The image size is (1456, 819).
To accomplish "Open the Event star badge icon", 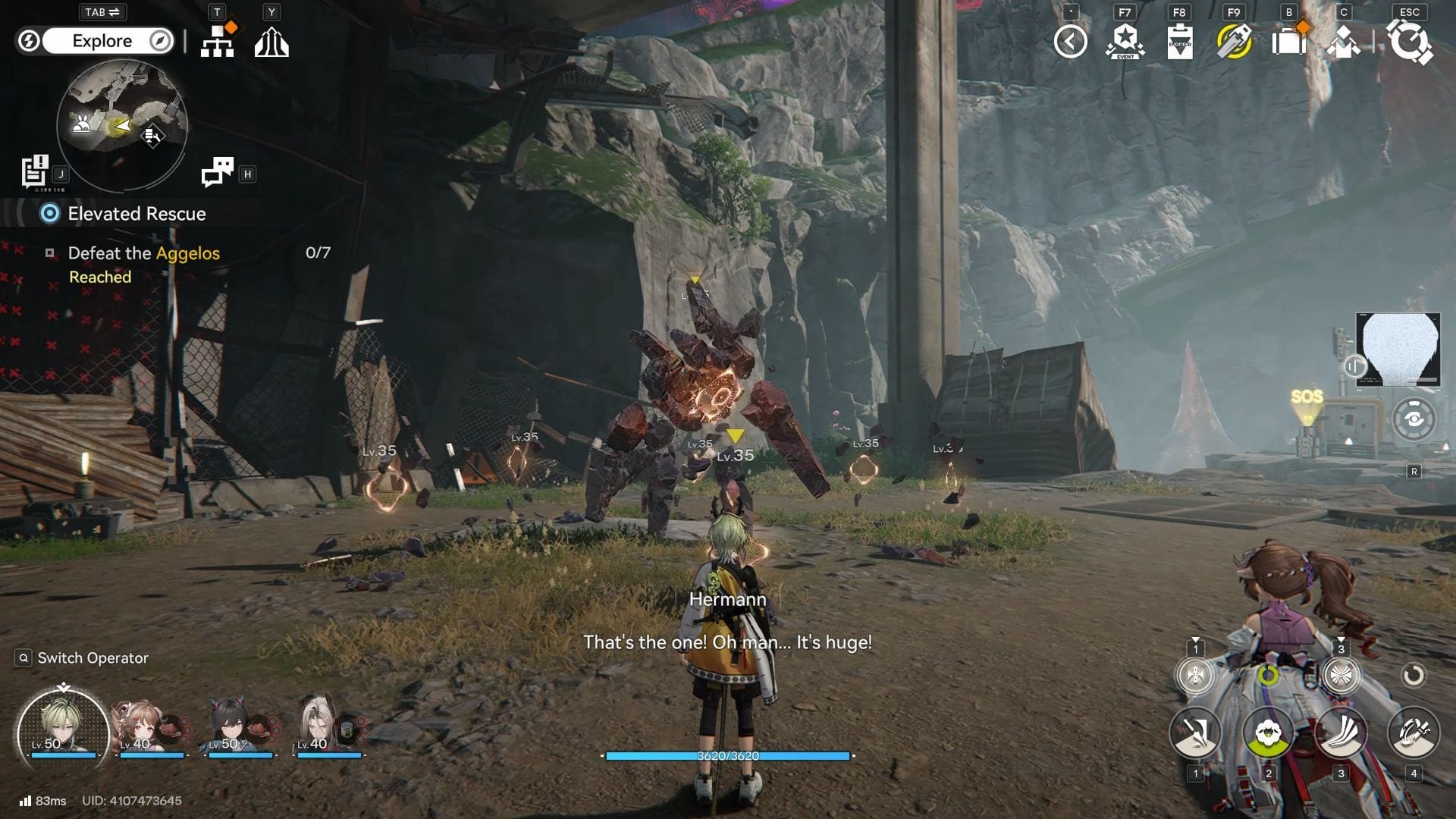I will [x=1125, y=42].
